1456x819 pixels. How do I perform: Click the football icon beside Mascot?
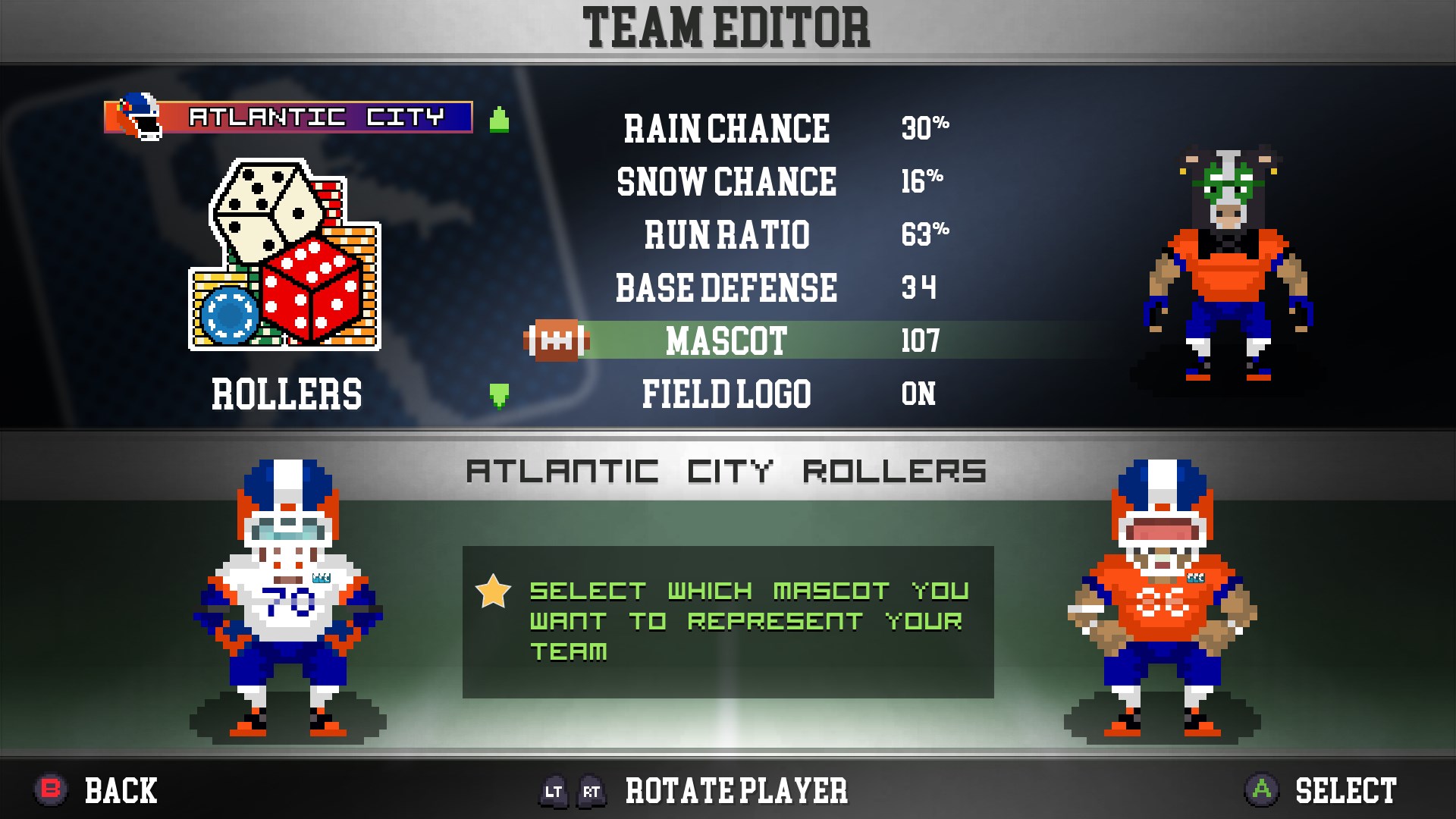click(x=557, y=340)
